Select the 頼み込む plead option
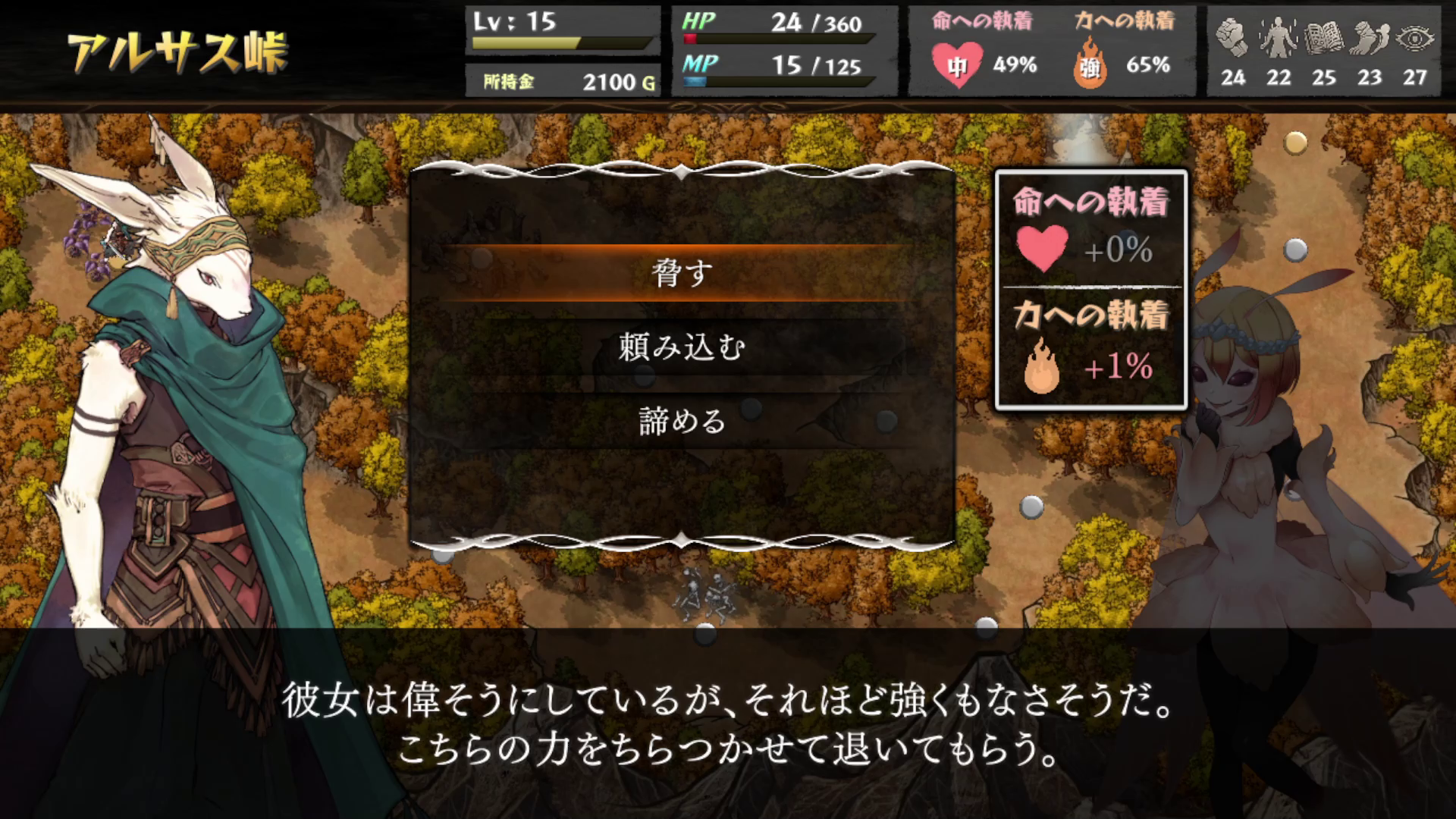This screenshot has height=819, width=1456. tap(681, 348)
